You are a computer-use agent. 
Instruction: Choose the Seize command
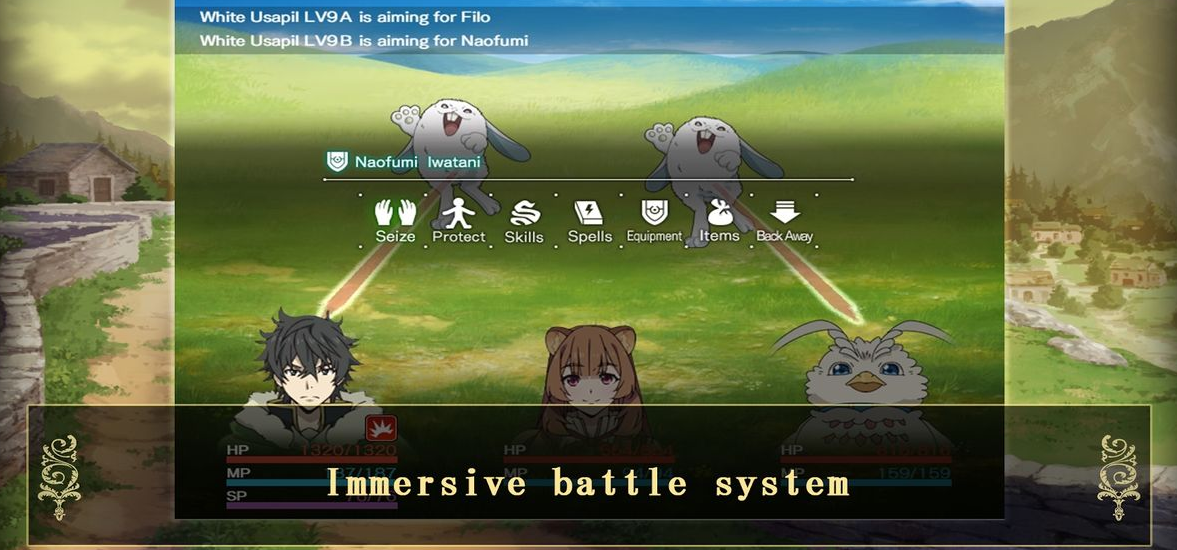pyautogui.click(x=395, y=220)
